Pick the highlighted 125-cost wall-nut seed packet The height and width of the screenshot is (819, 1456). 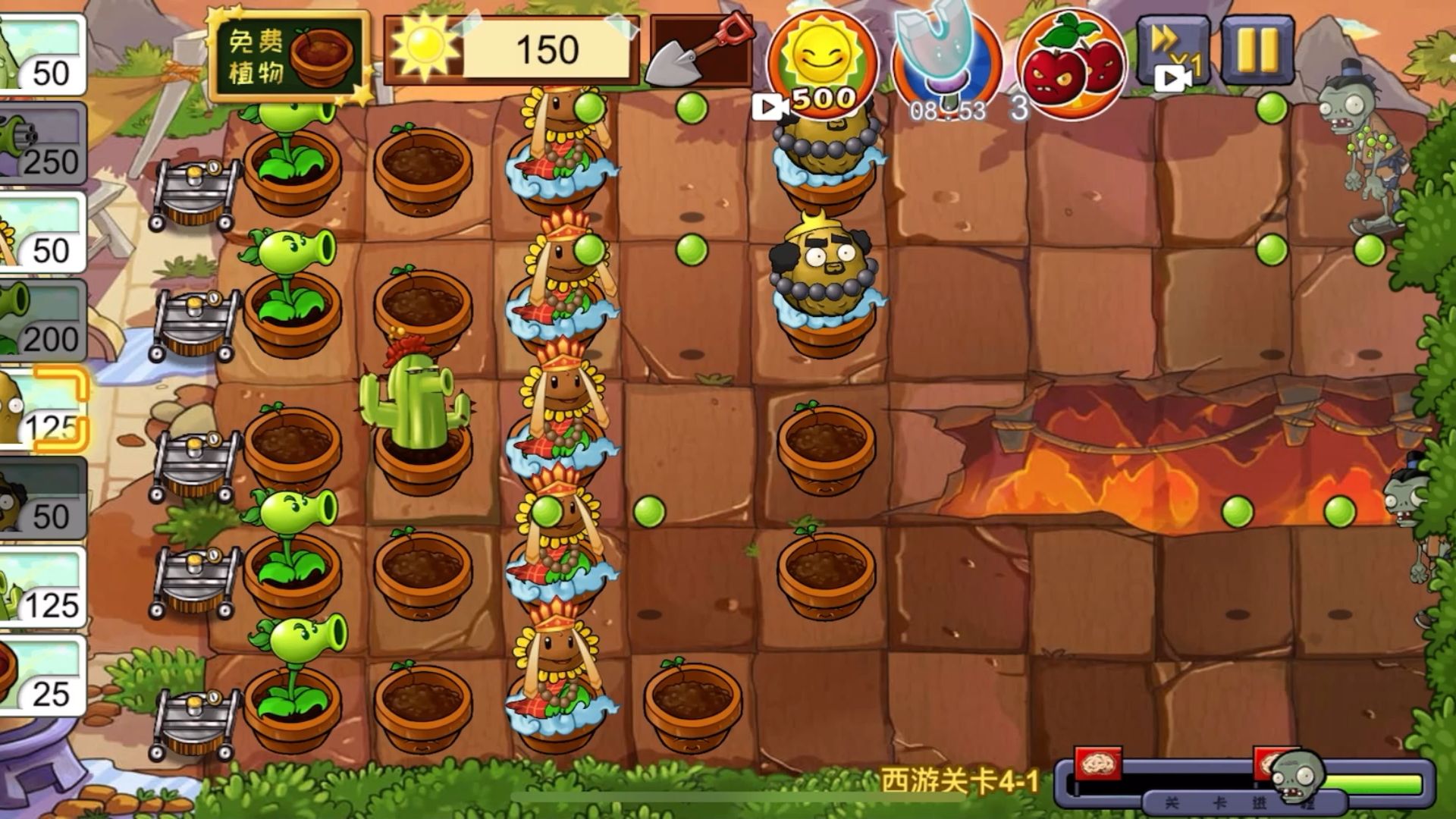pos(42,409)
